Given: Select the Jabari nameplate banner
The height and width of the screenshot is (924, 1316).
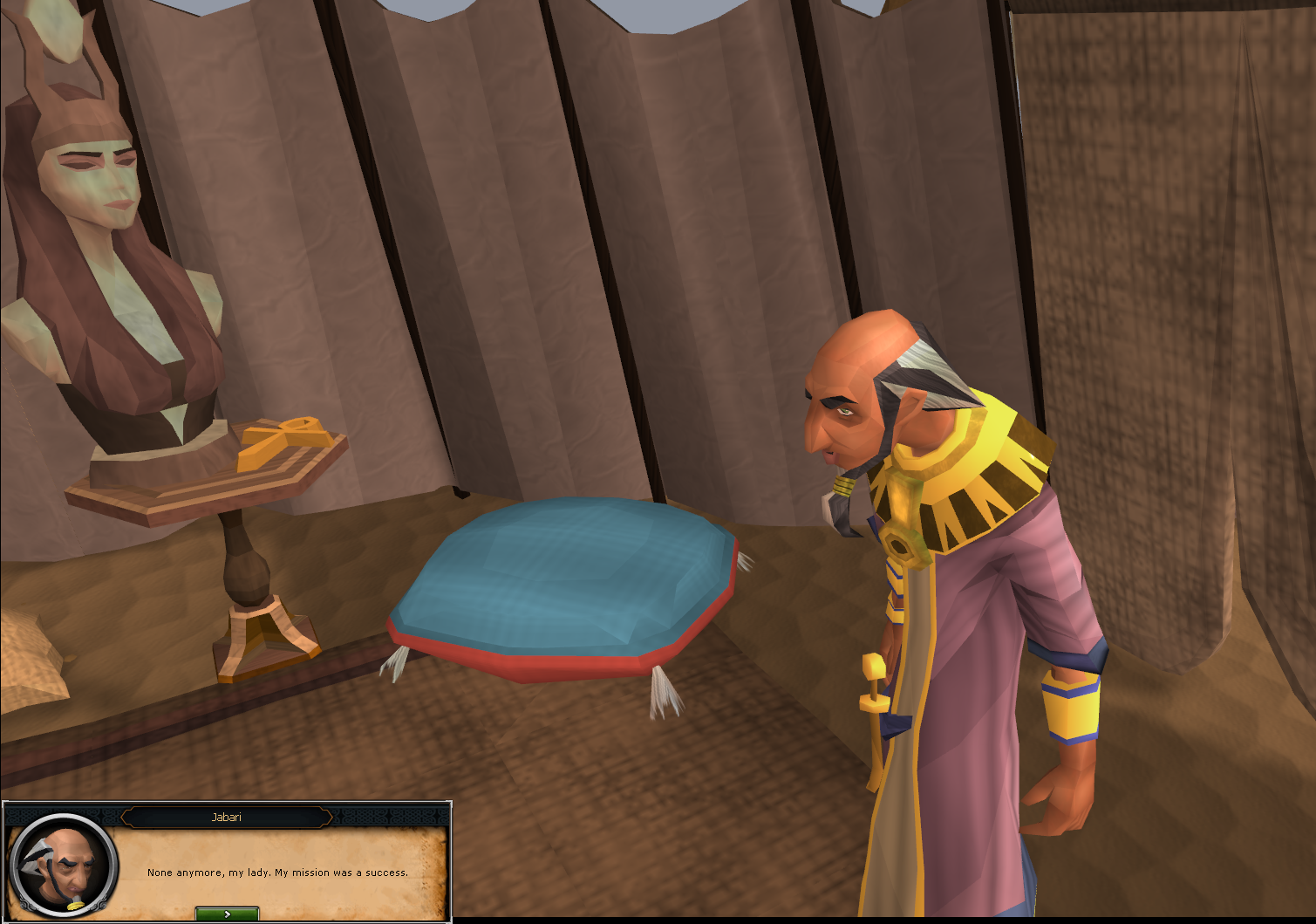Looking at the screenshot, I should [228, 818].
